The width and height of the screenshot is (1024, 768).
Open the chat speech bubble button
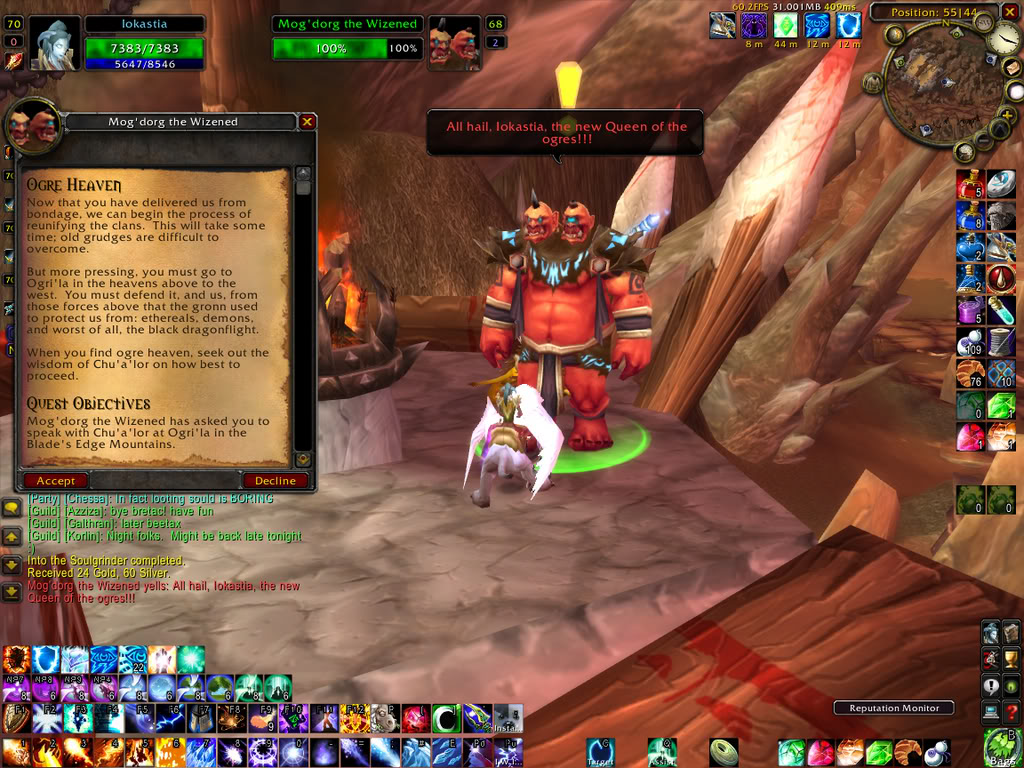(12, 510)
